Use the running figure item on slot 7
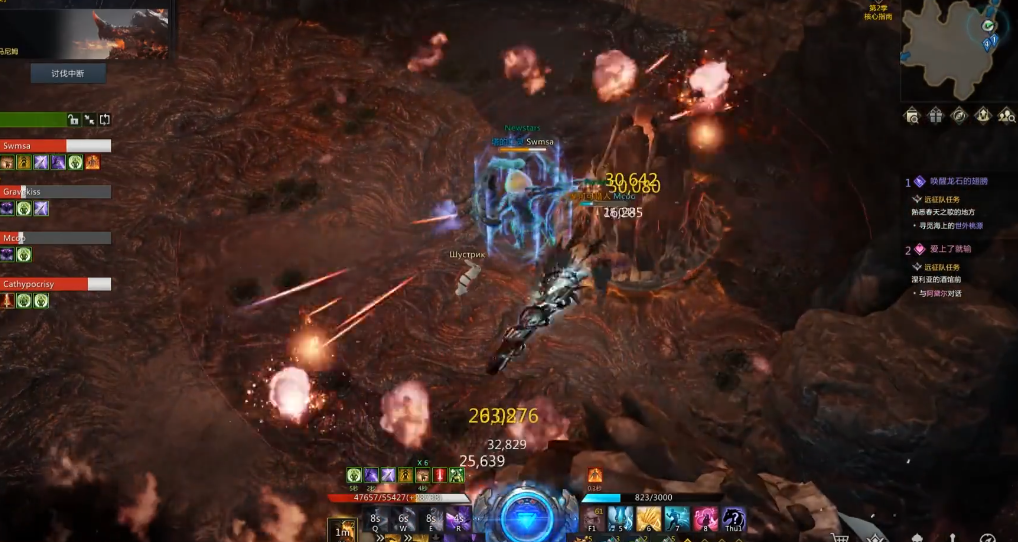 point(677,520)
